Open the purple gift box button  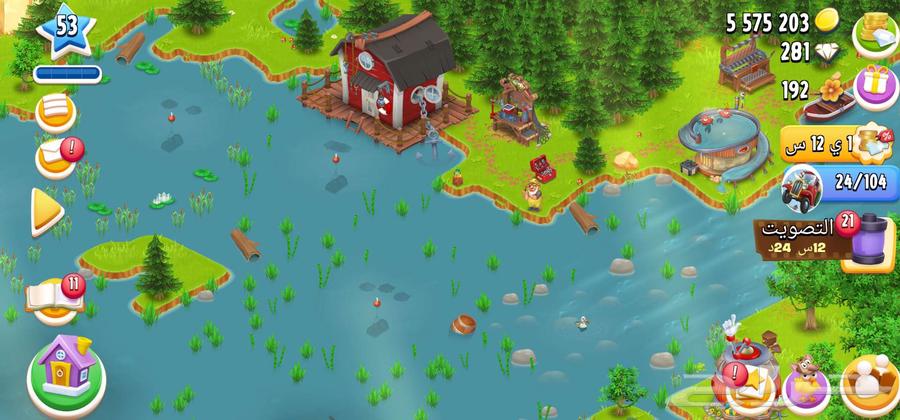click(x=876, y=86)
